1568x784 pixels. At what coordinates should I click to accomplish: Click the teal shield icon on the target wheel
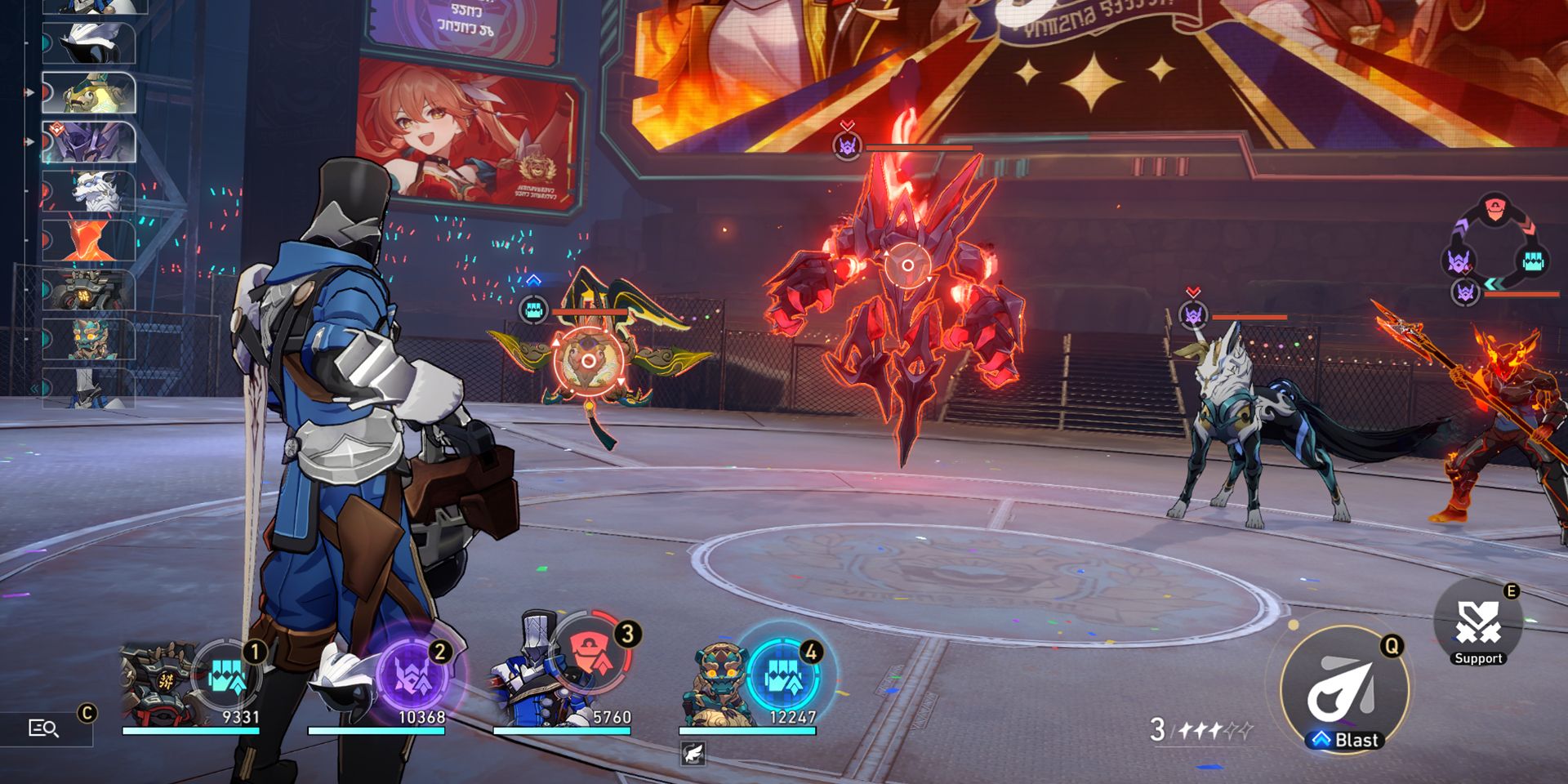tap(1531, 260)
